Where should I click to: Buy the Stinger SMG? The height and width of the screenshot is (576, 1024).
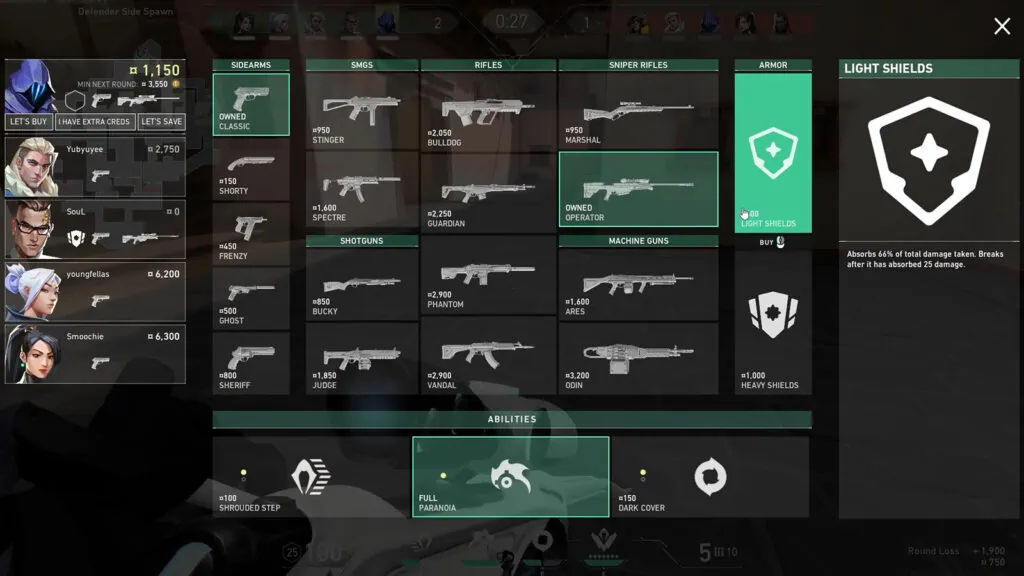(362, 111)
